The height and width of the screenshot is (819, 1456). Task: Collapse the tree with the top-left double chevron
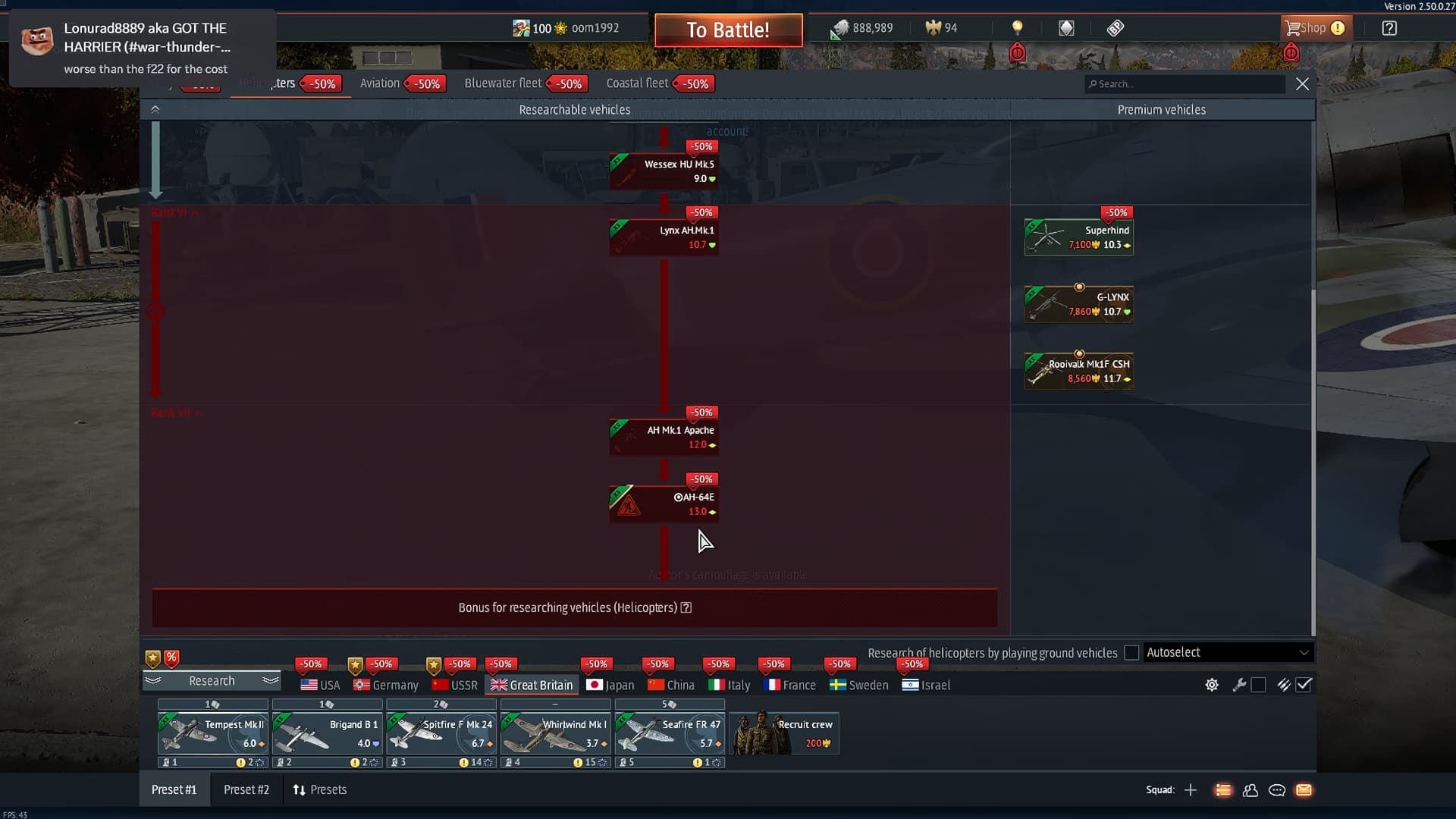point(155,108)
